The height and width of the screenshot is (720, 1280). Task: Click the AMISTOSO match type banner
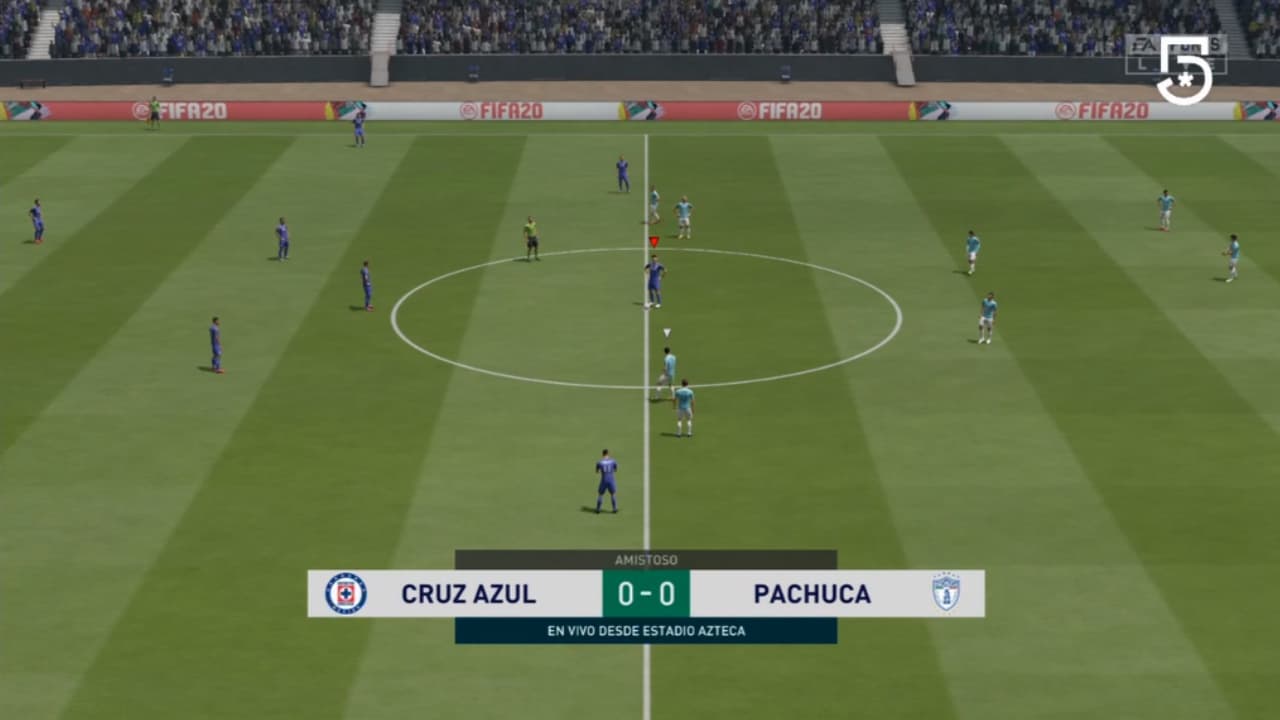[x=647, y=560]
